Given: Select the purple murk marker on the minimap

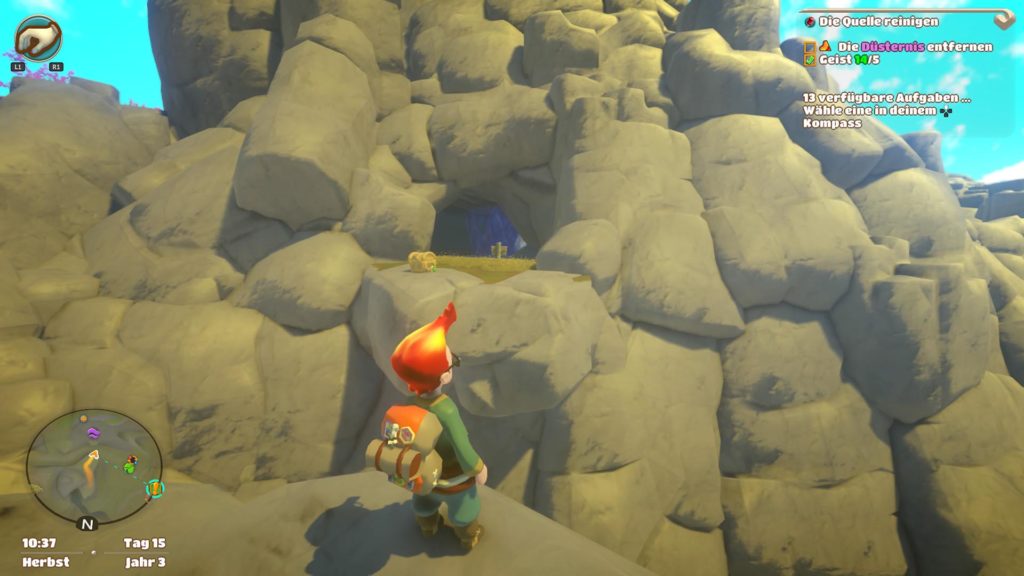Looking at the screenshot, I should click(x=93, y=433).
